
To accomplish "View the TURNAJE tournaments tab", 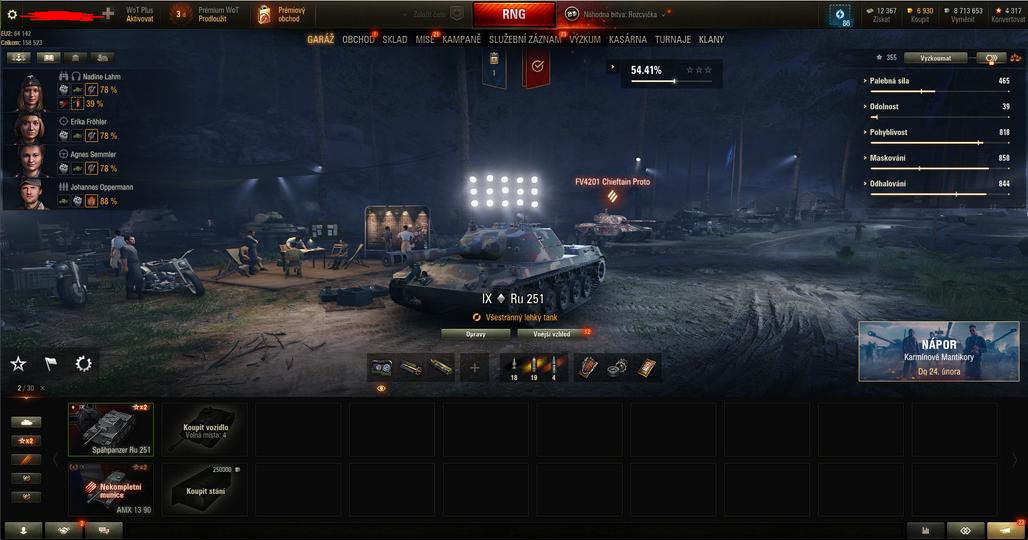I will tap(673, 40).
